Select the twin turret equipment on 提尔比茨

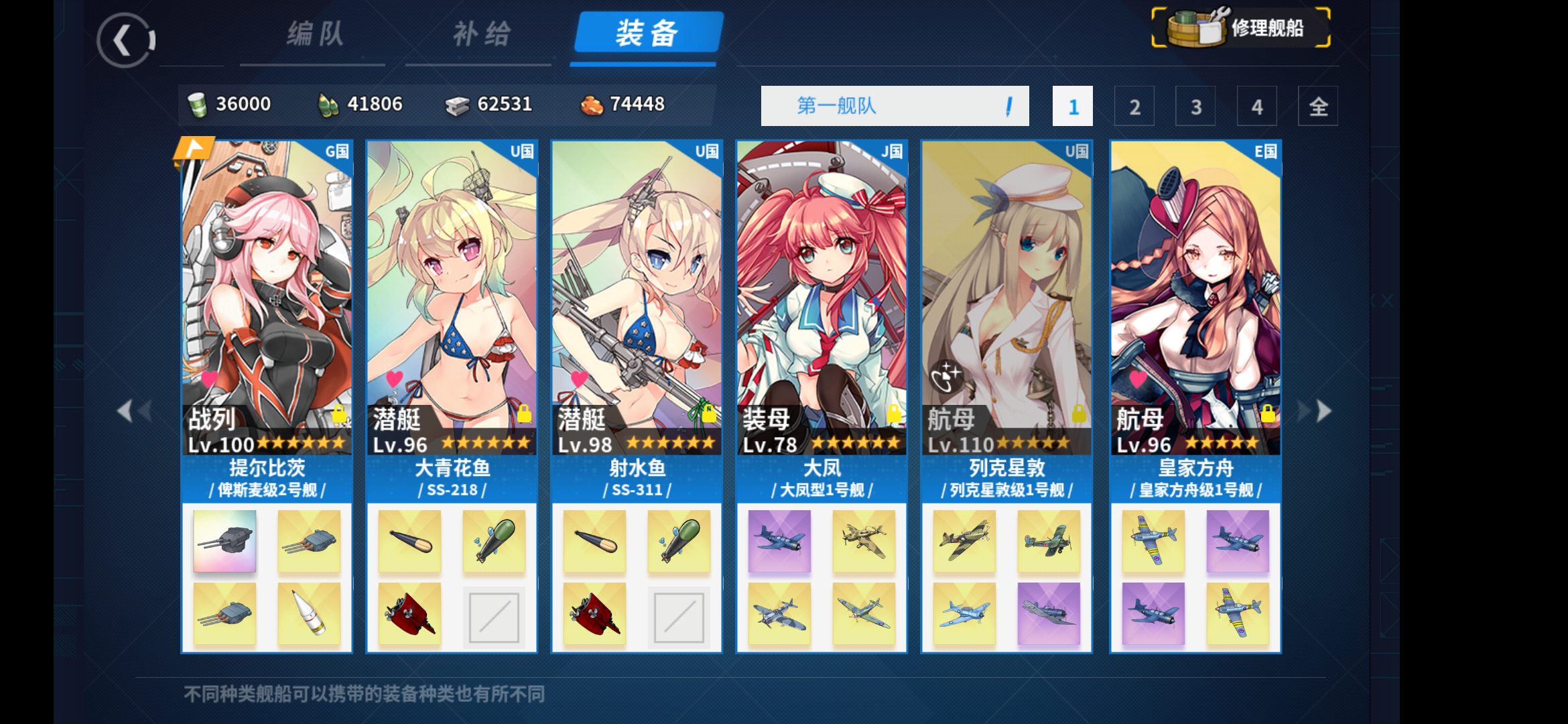(x=224, y=541)
